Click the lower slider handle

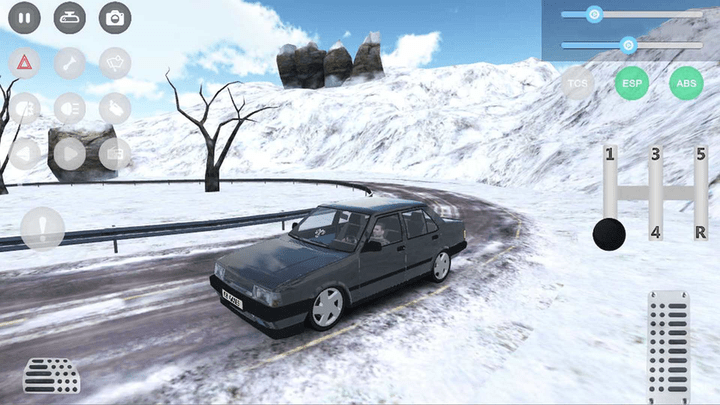coord(628,45)
